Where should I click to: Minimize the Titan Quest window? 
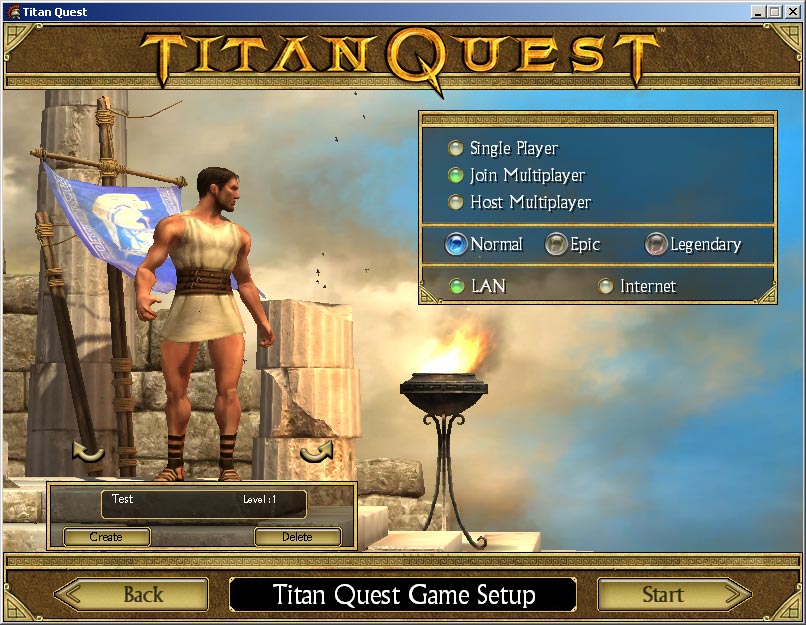pyautogui.click(x=759, y=12)
